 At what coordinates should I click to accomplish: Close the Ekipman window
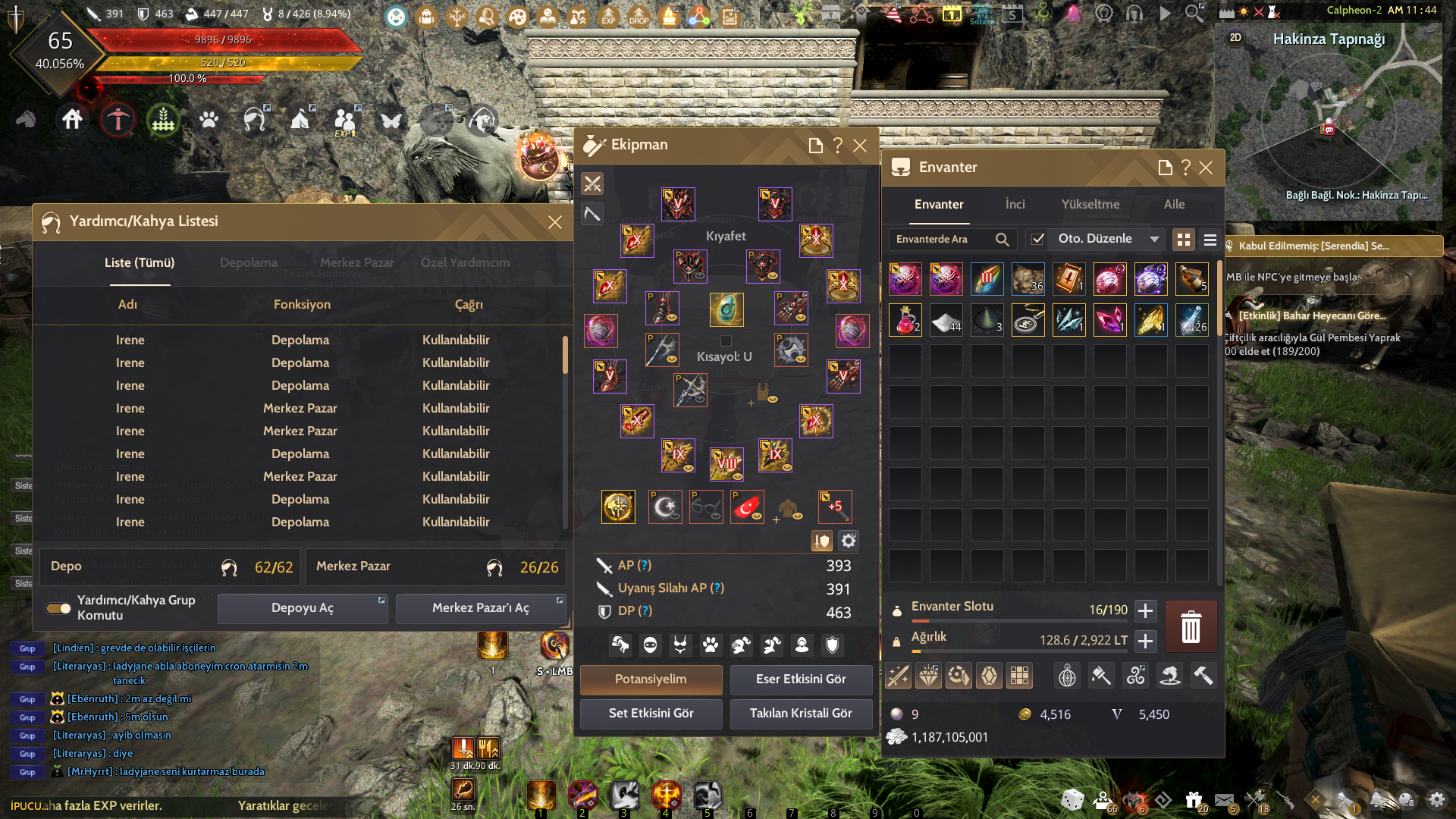860,146
